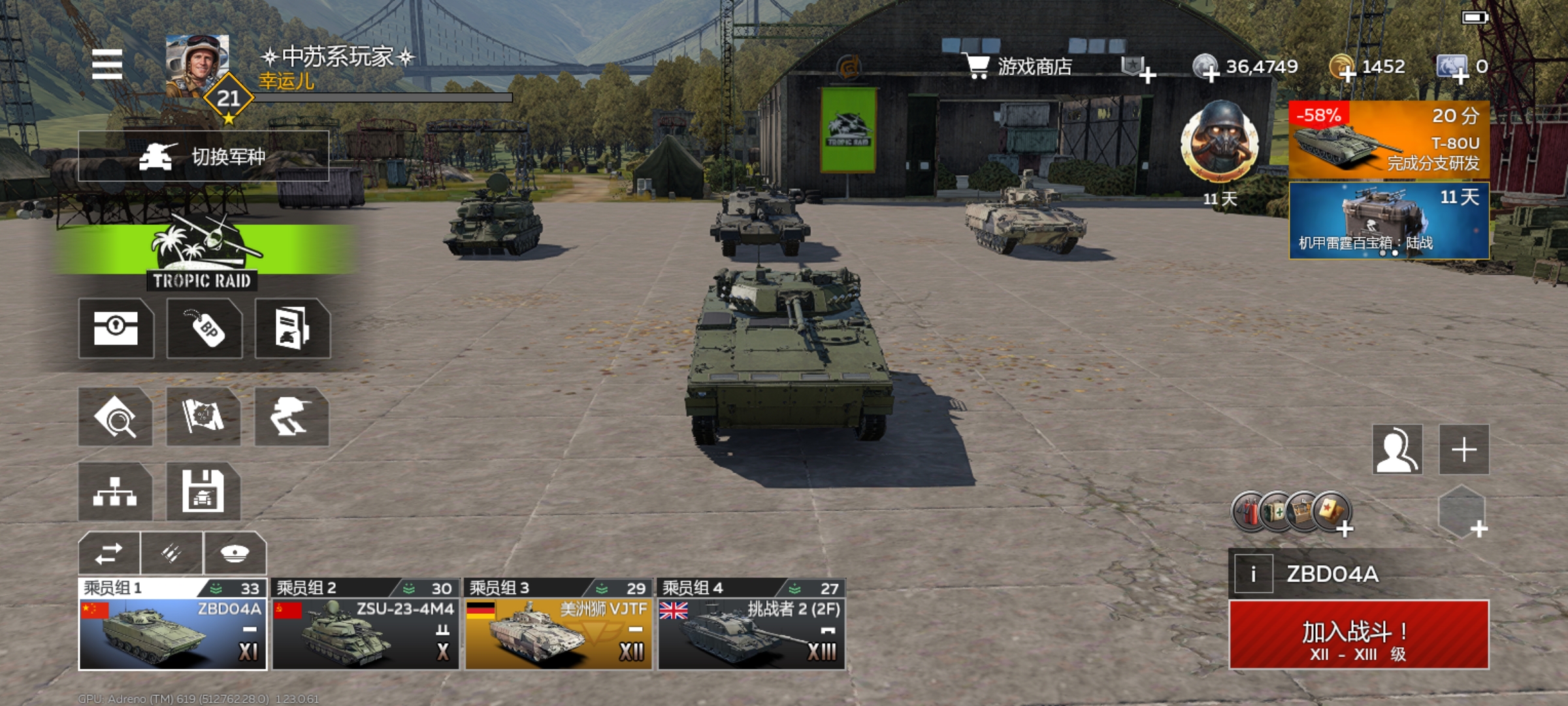The height and width of the screenshot is (706, 1568).
Task: Open the BP battle pass tag
Action: click(204, 328)
